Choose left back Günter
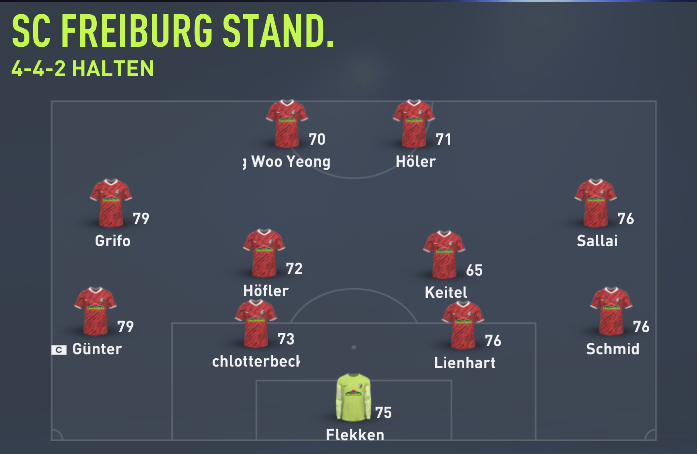Viewport: 697px width, 454px height. click(x=96, y=312)
